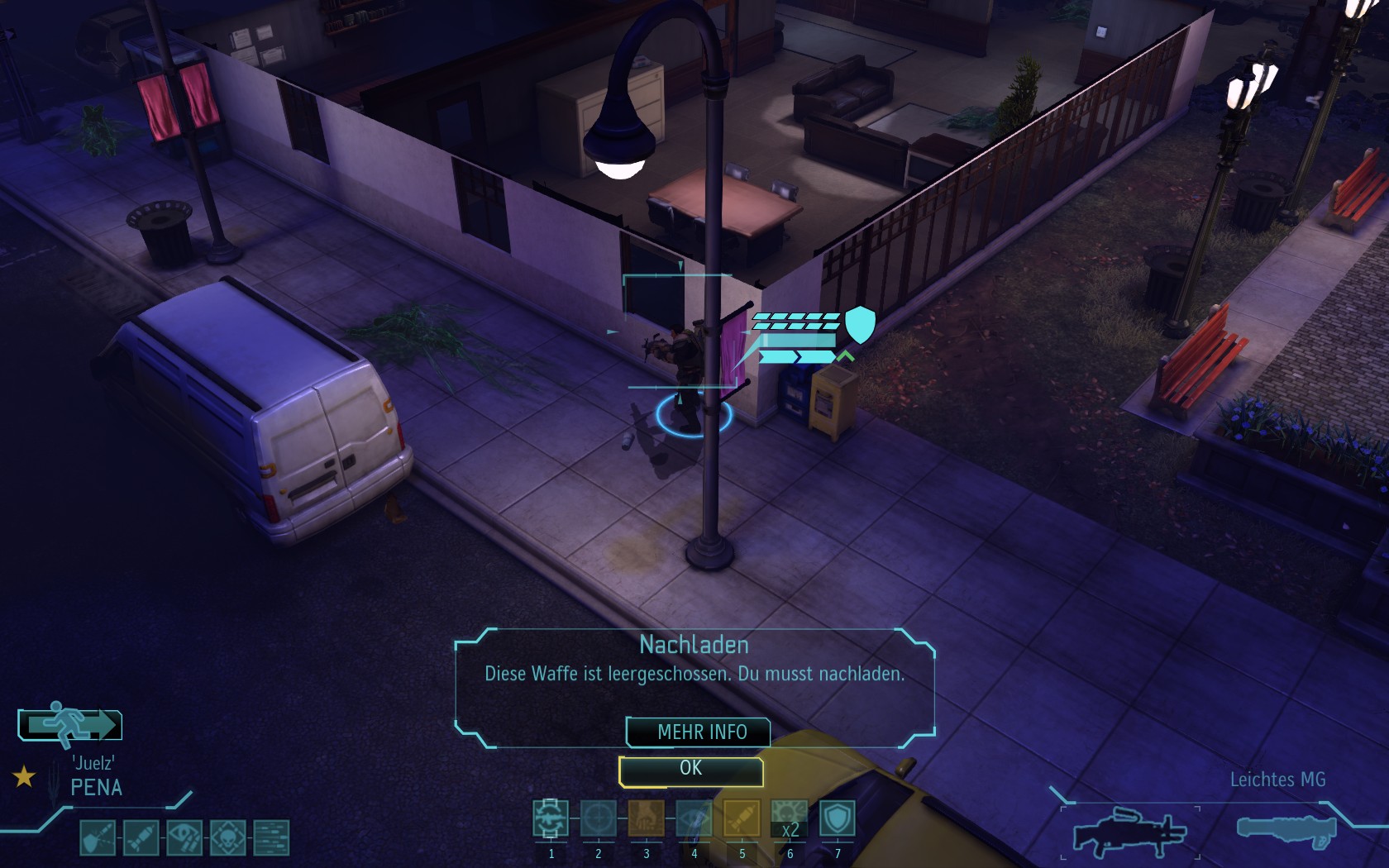Show the bullet-streaks perk icon
1389x868 pixels.
pos(271,837)
